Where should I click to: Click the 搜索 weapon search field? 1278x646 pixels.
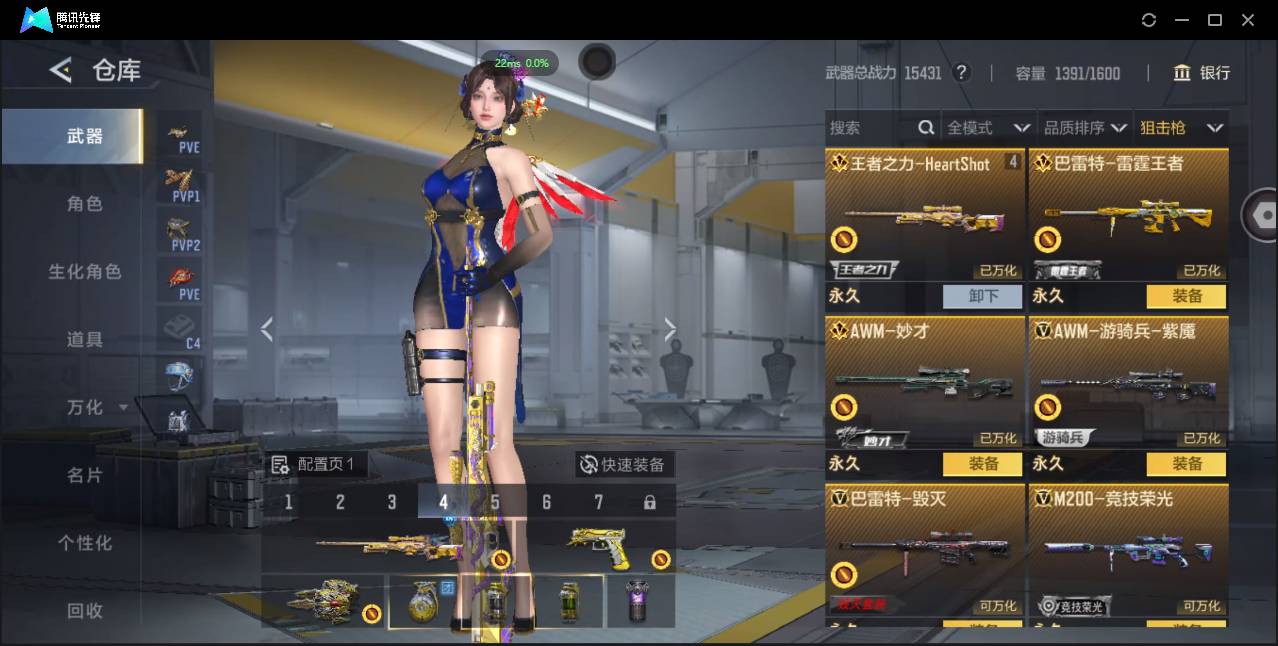pyautogui.click(x=872, y=128)
